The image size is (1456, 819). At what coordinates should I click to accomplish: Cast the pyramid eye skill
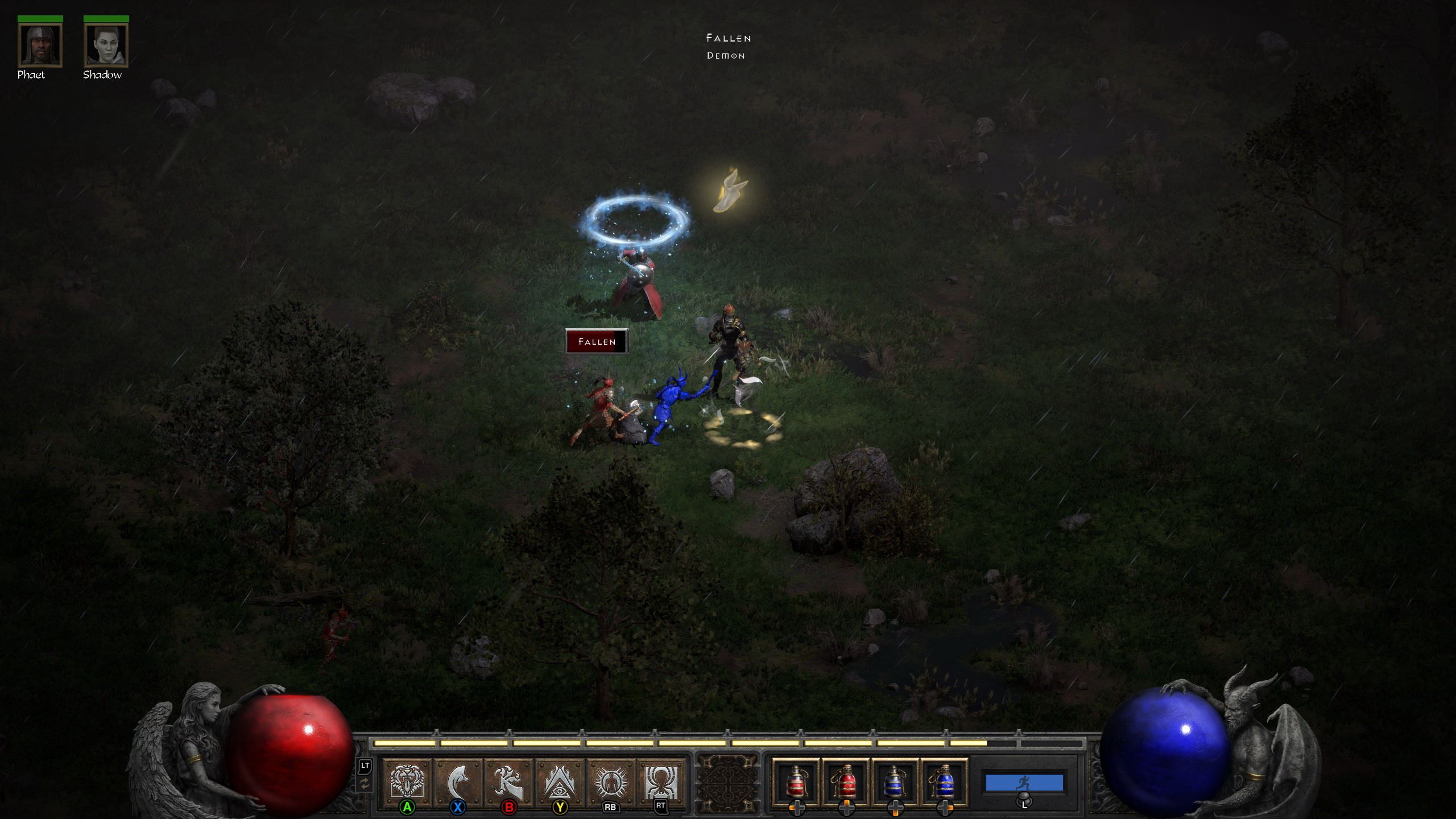tap(560, 782)
